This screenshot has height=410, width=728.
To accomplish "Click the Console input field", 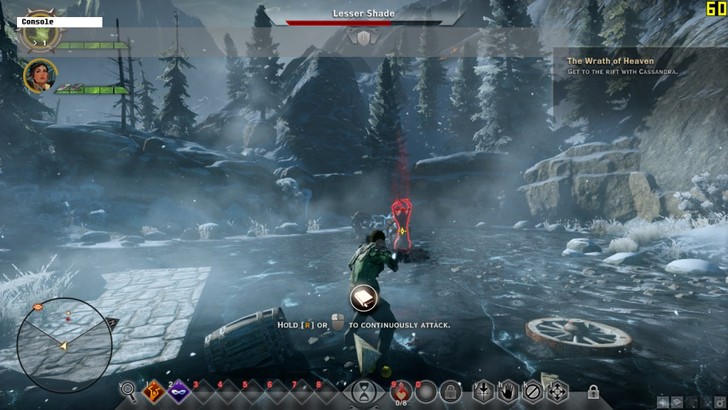I will (60, 21).
